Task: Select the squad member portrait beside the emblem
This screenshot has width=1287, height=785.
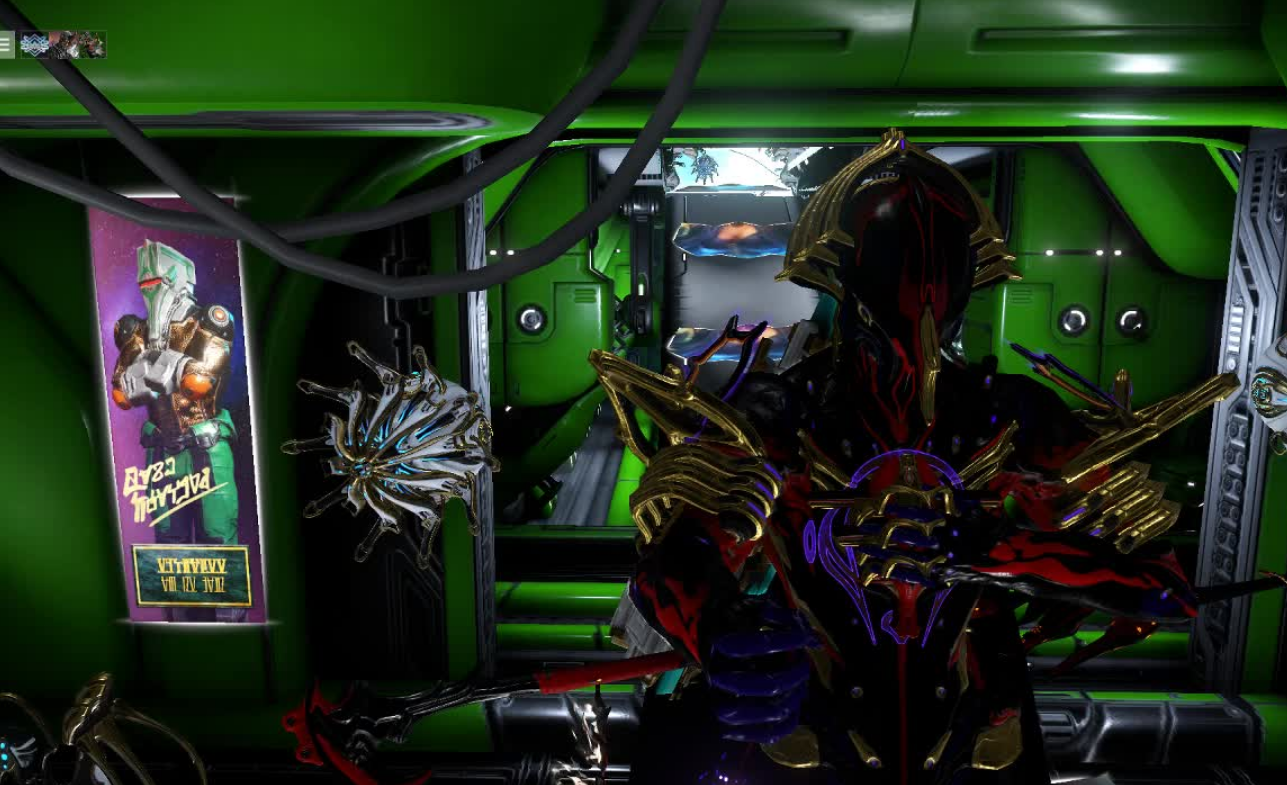Action: click(x=62, y=44)
